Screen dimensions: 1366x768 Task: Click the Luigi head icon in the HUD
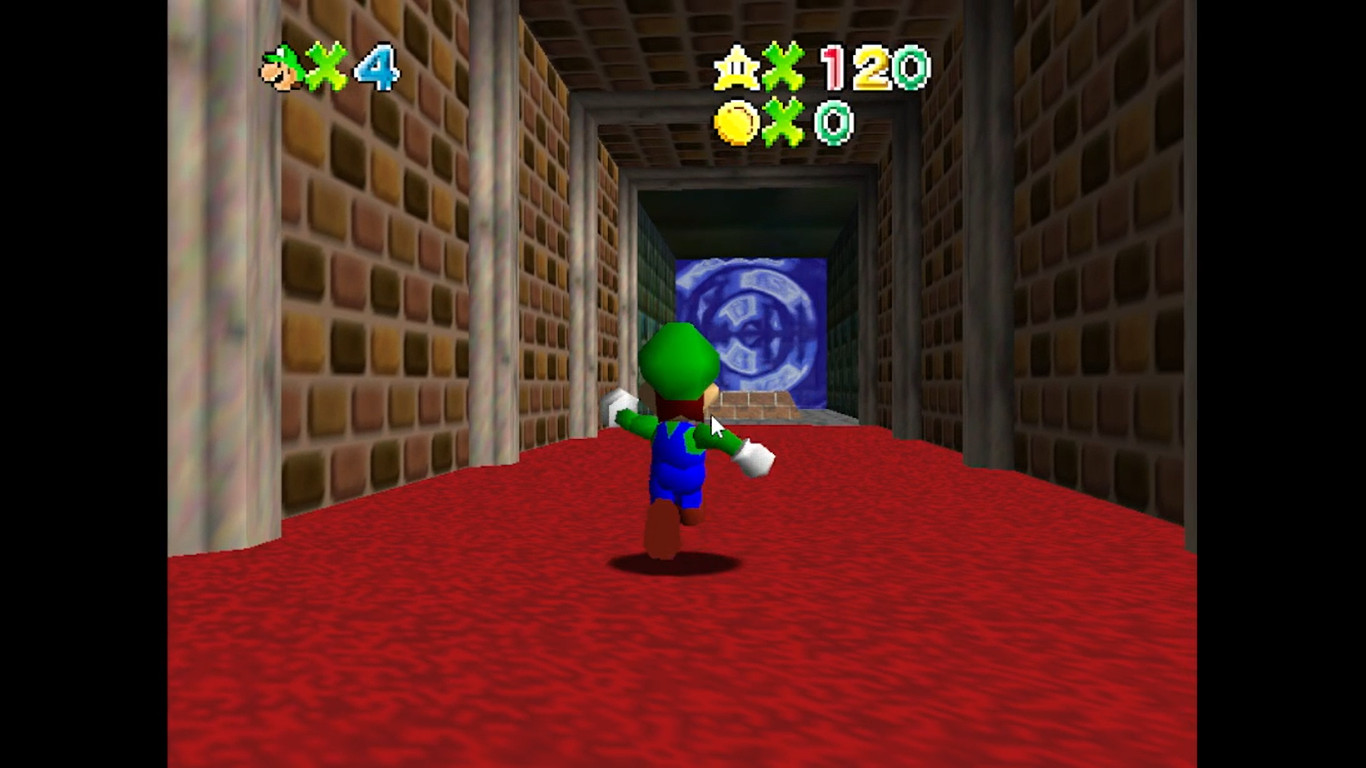pos(281,68)
